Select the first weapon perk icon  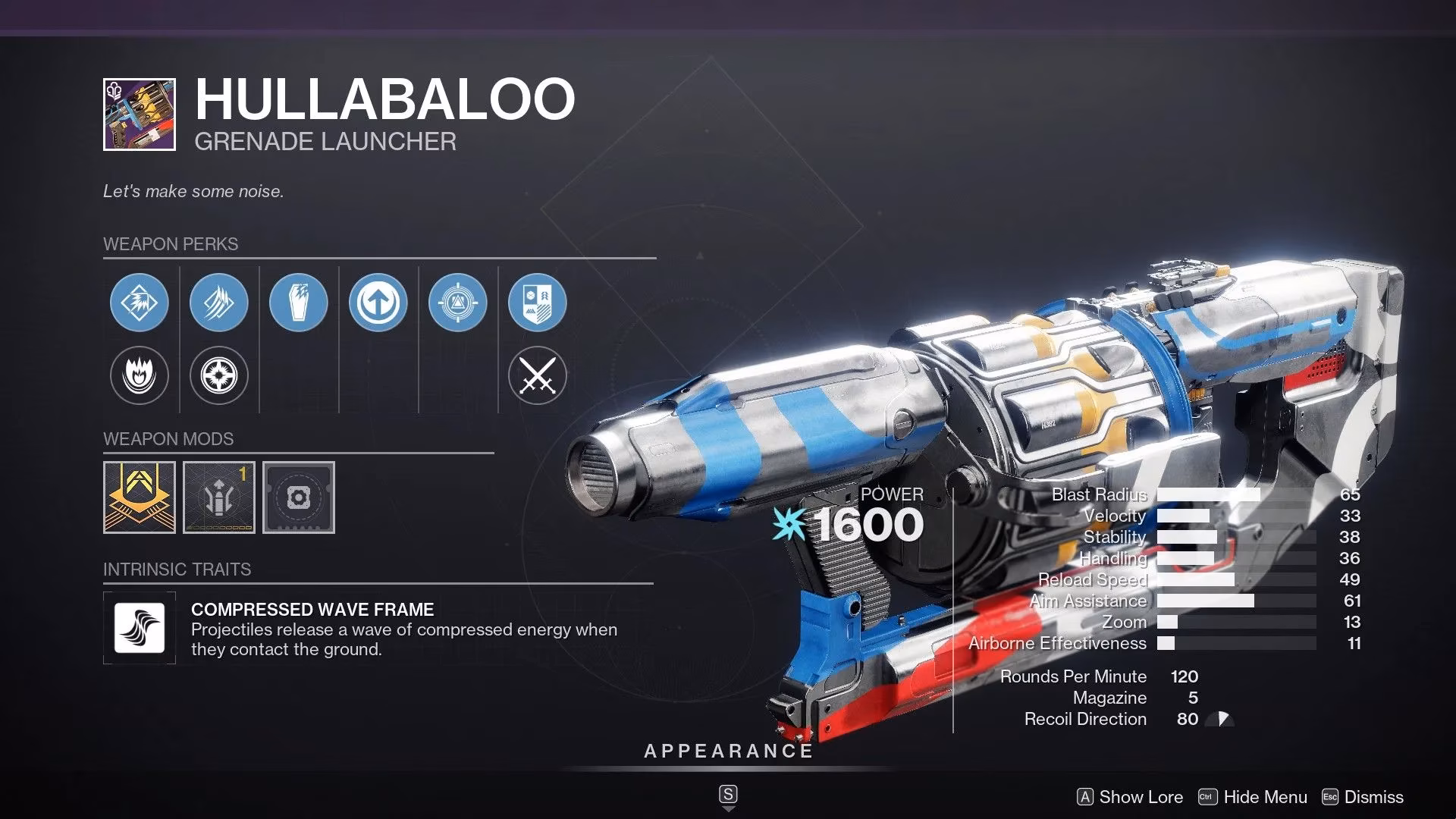pos(139,302)
